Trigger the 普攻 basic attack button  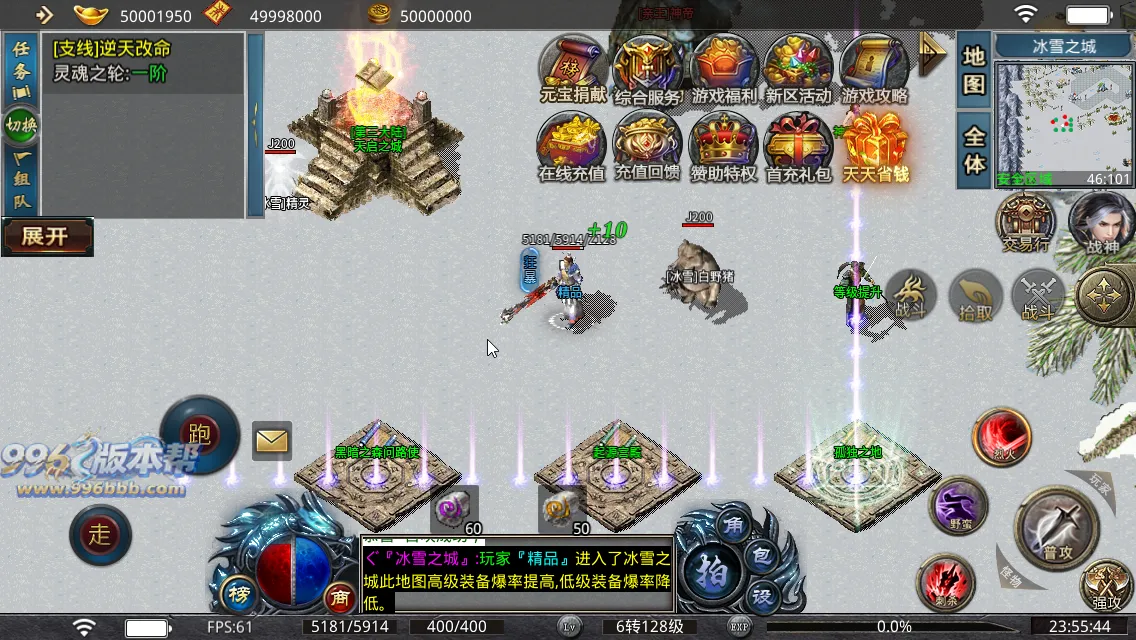(1056, 527)
